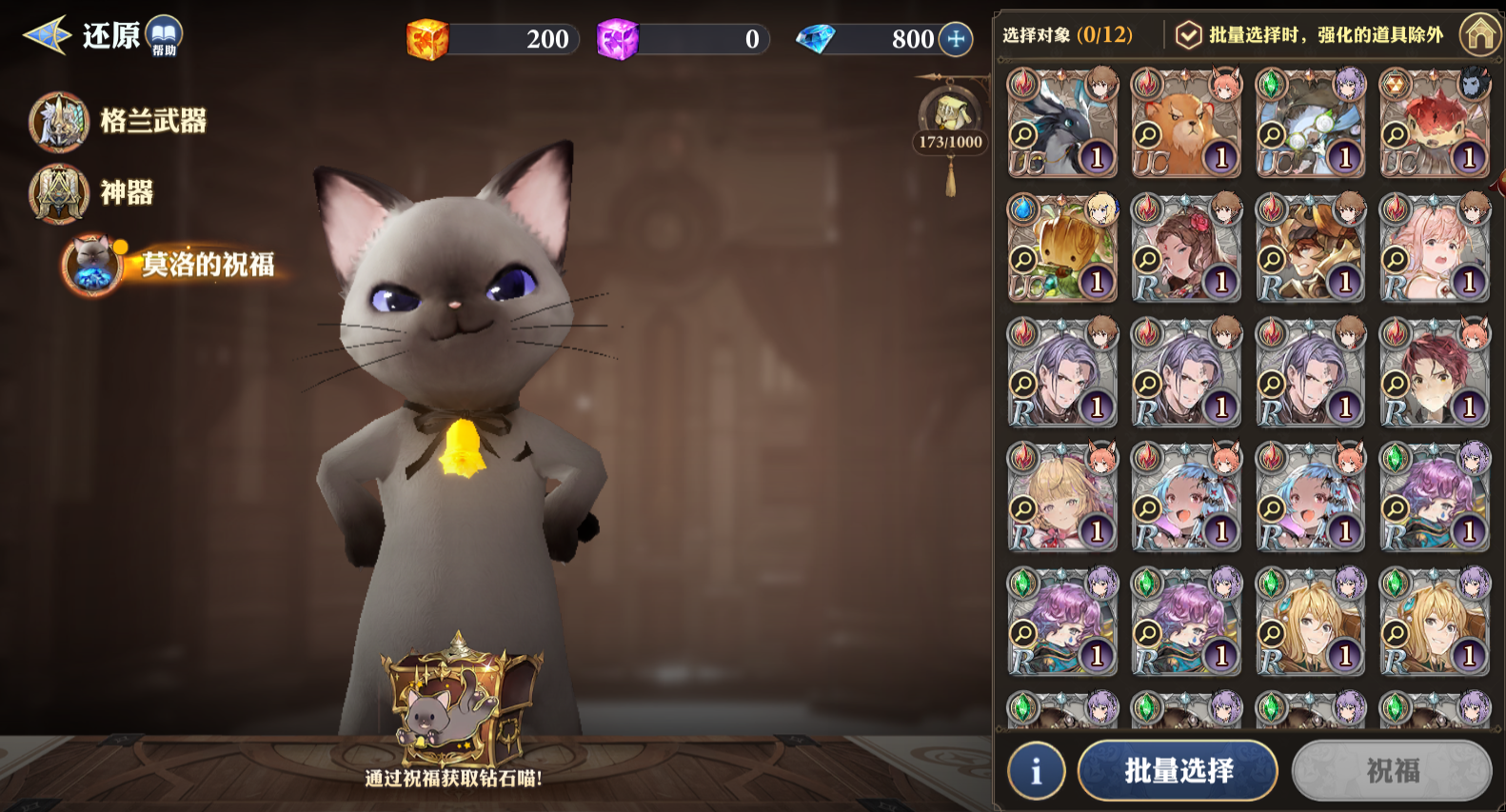
Task: Add diamonds with the plus button
Action: coord(956,39)
